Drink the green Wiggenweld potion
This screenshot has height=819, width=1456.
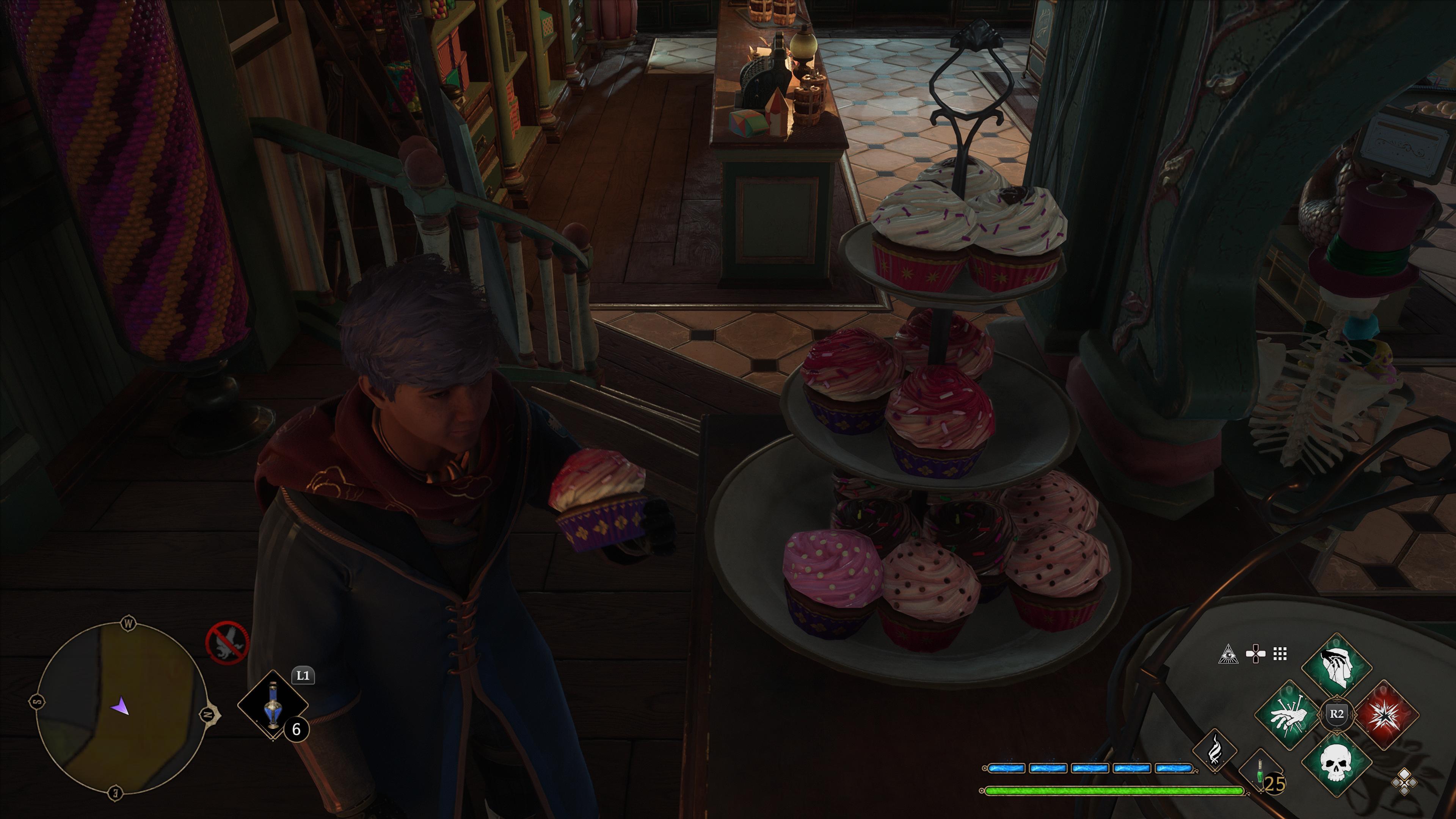pyautogui.click(x=1260, y=772)
